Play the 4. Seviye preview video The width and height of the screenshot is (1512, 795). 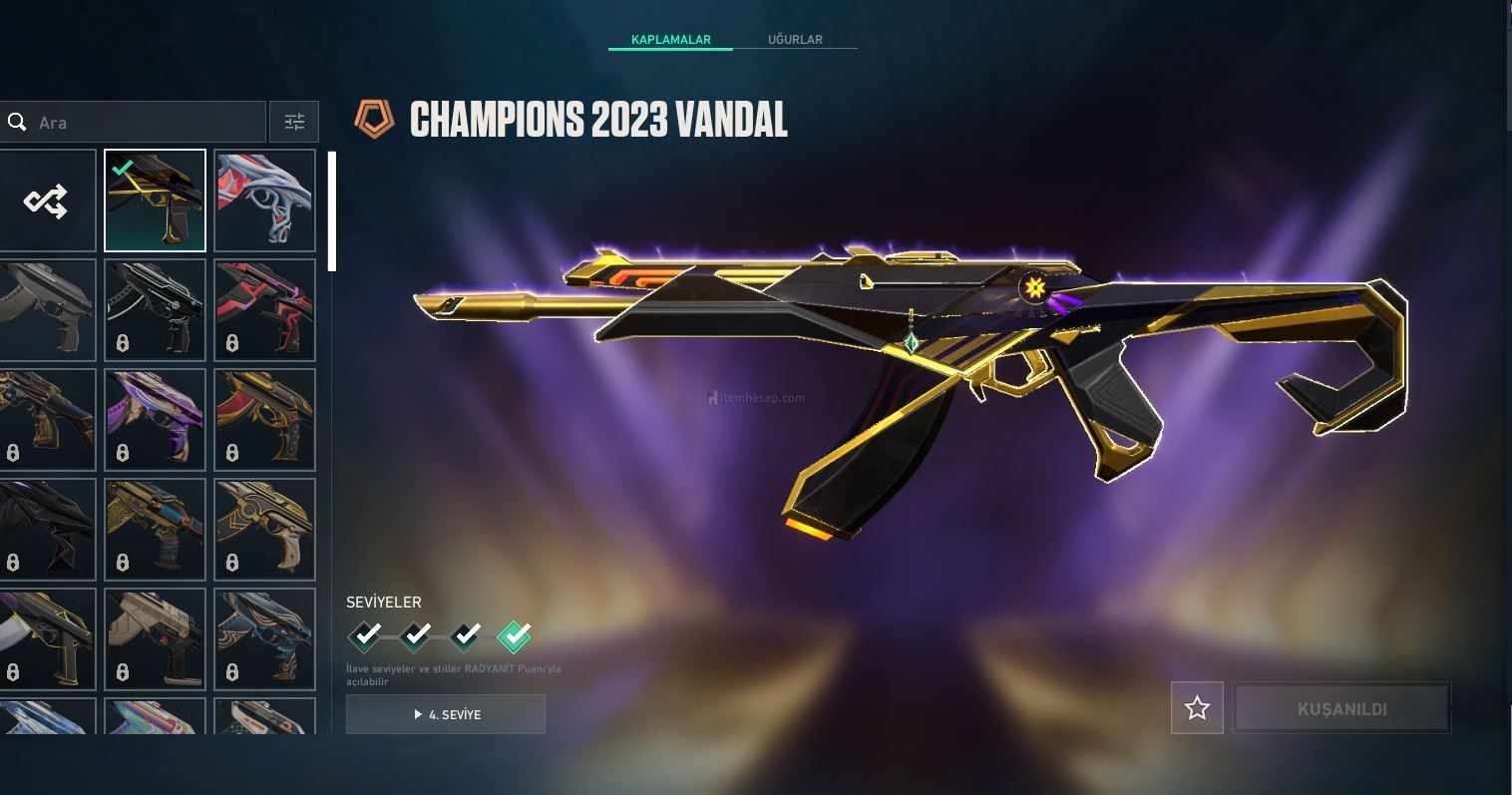point(446,714)
